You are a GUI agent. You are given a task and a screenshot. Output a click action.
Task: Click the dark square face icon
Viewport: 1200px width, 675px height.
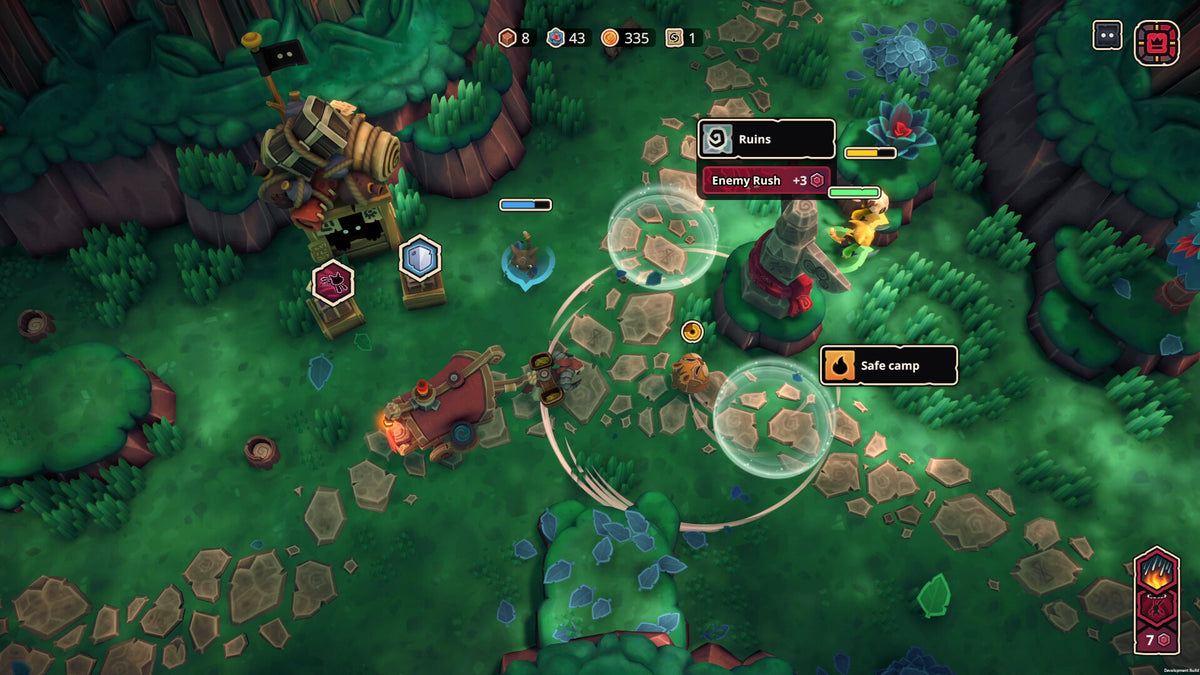[x=1107, y=36]
